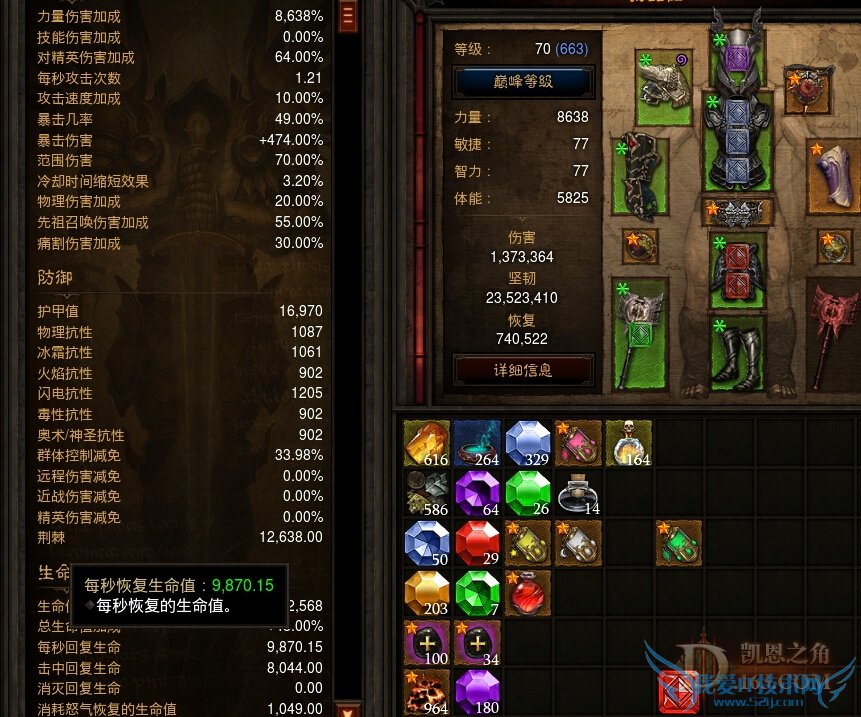Select the equipped pants slot

tap(737, 271)
